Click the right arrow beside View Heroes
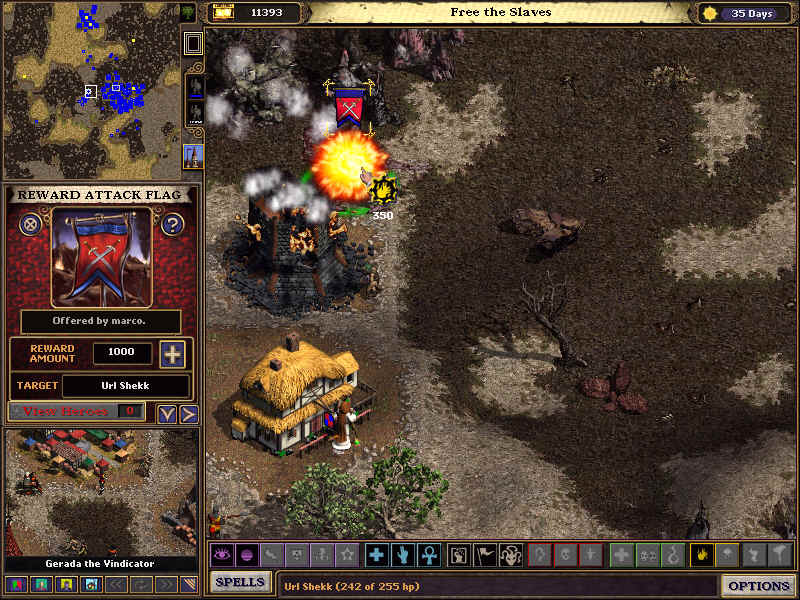800x600 pixels. pyautogui.click(x=188, y=413)
